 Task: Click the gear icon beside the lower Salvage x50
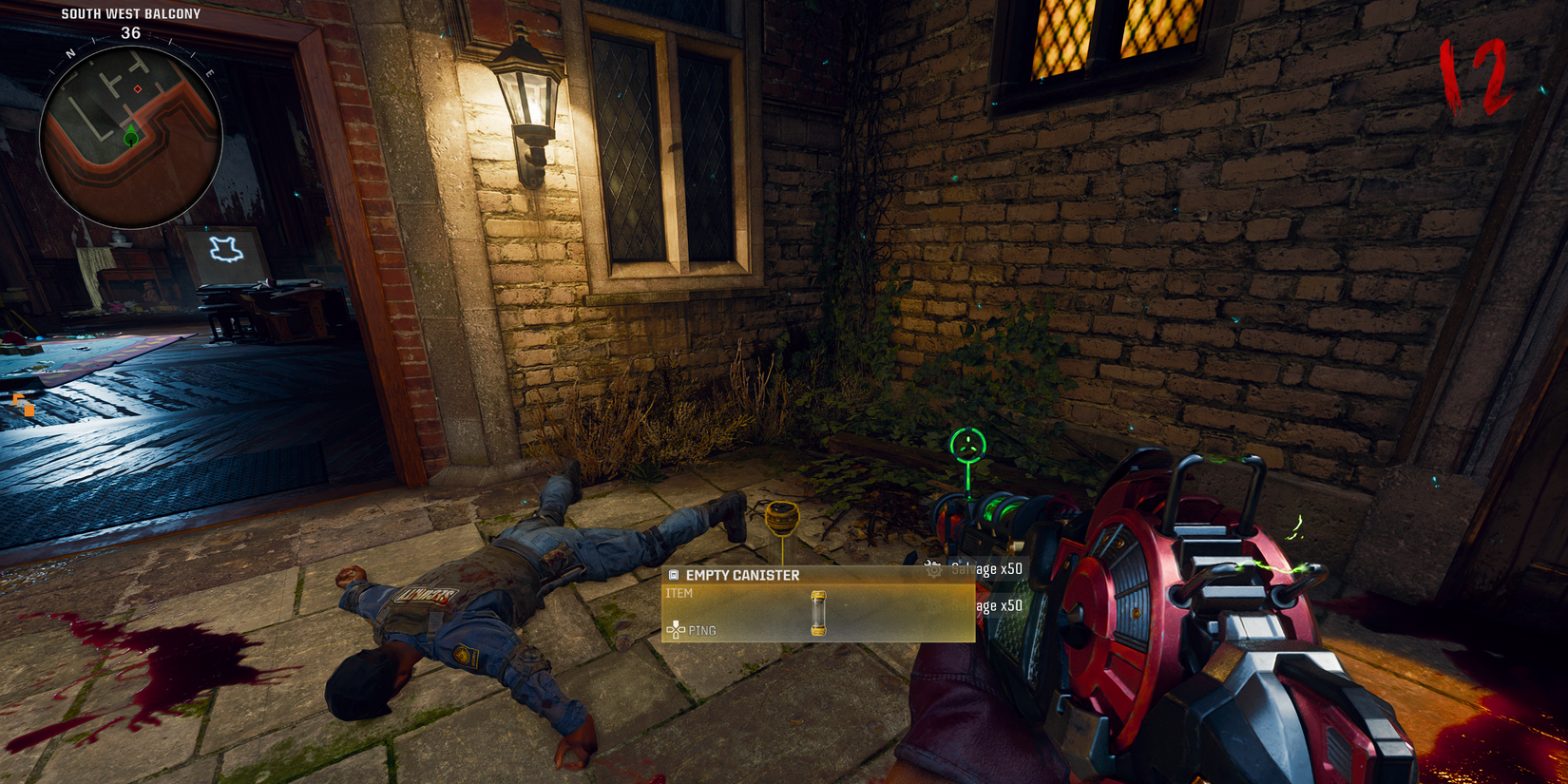tap(932, 605)
